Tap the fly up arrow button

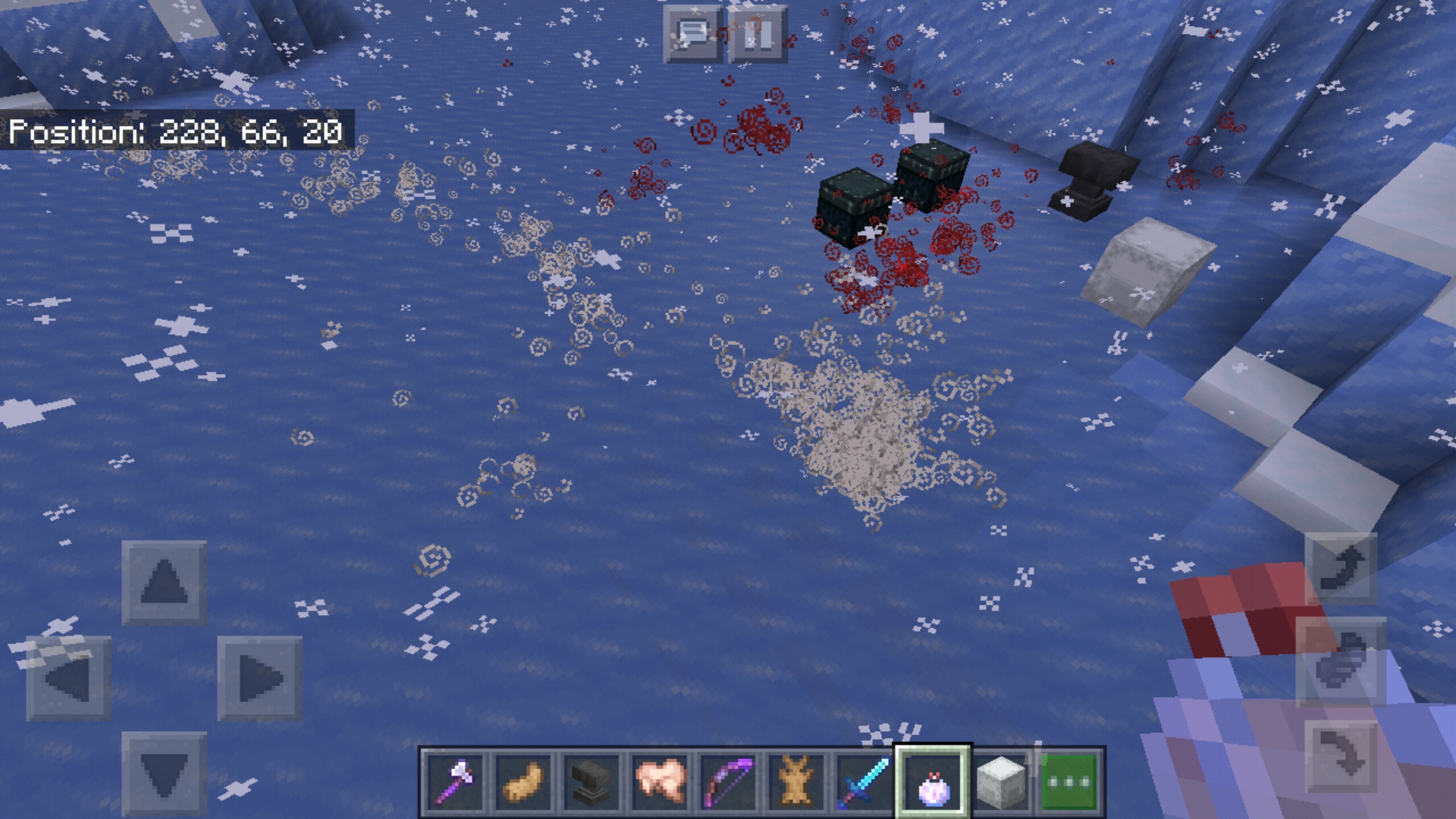[1341, 569]
